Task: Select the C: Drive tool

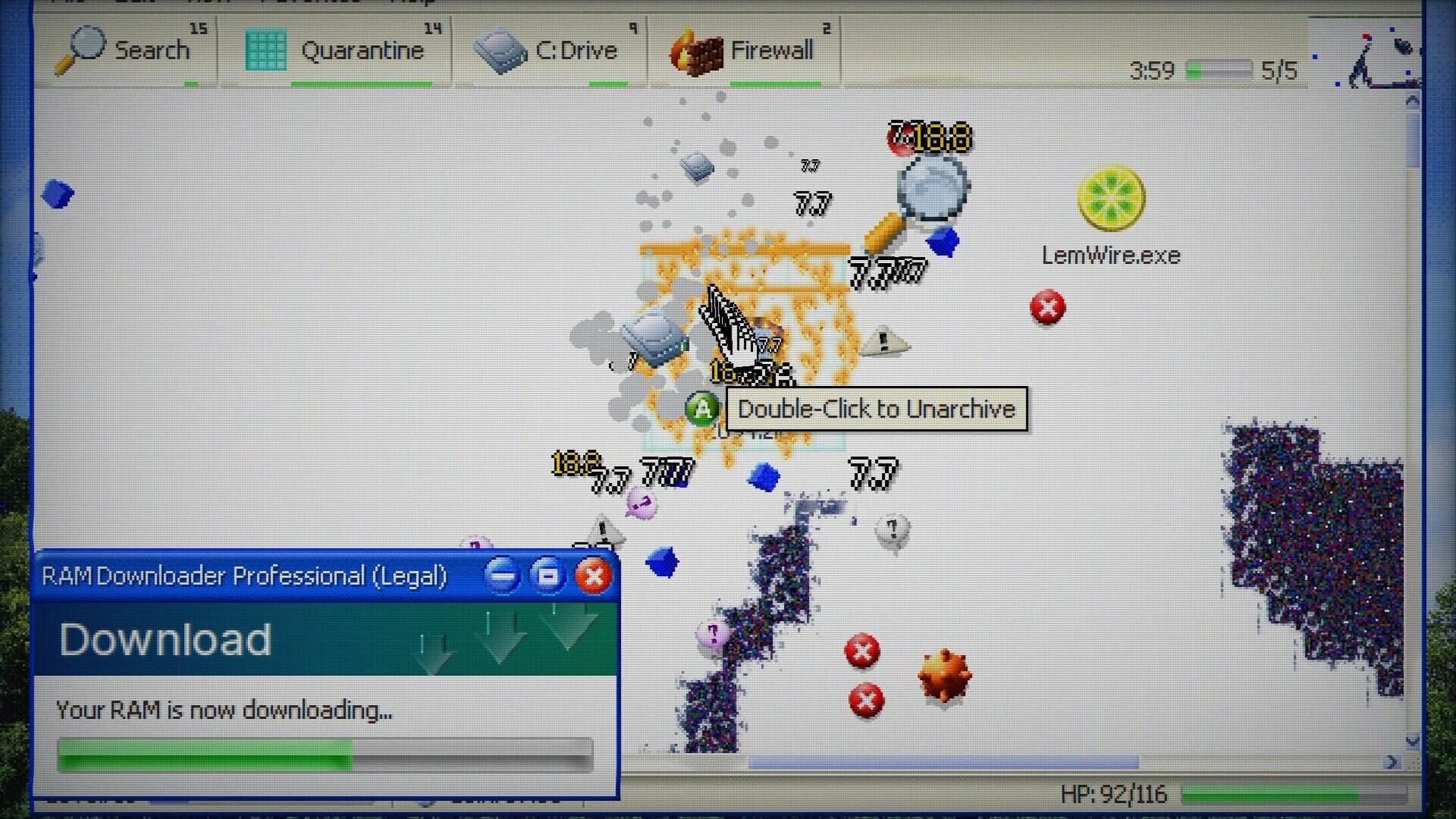Action: 554,49
